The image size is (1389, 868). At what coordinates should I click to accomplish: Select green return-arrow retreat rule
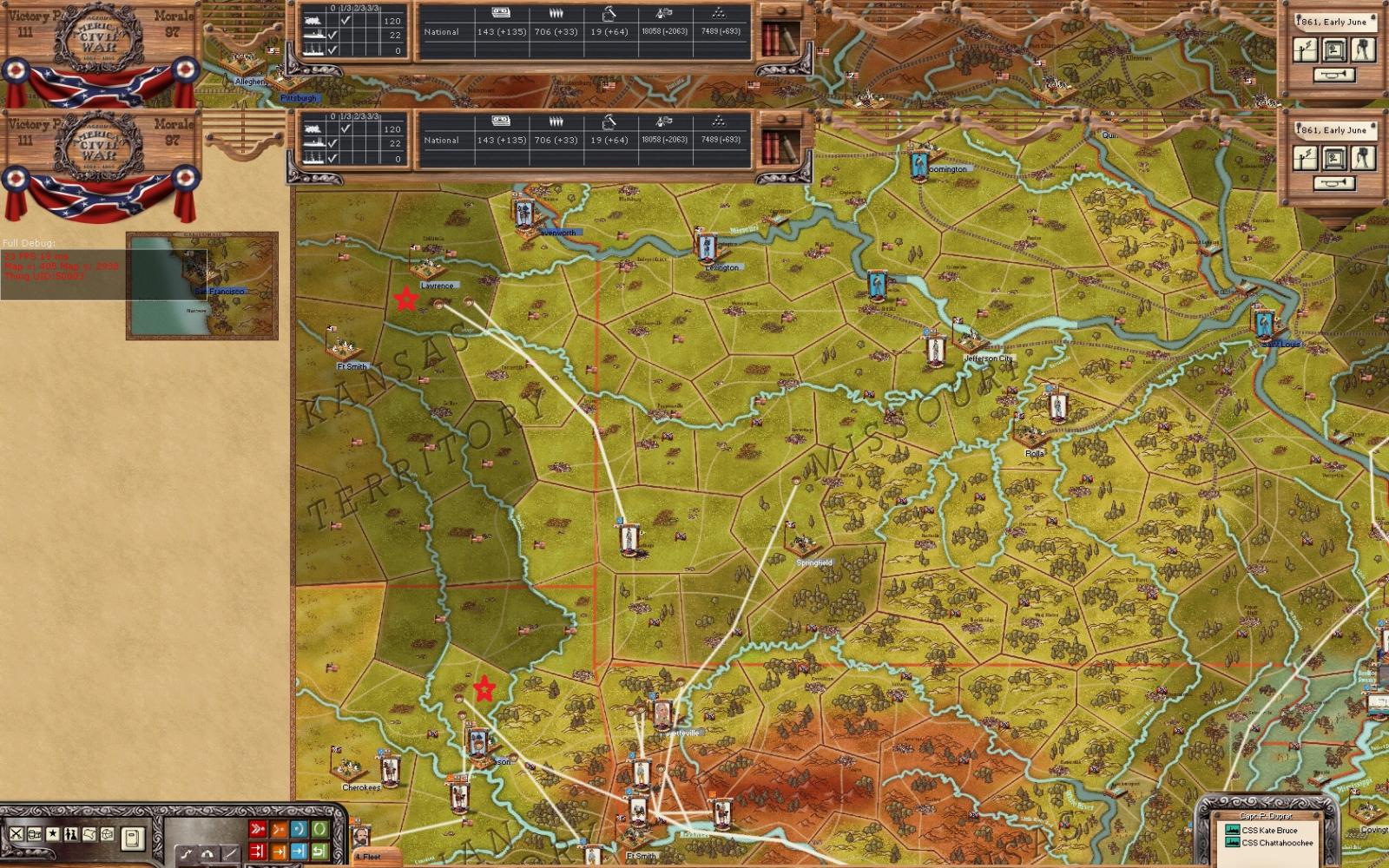pyautogui.click(x=319, y=852)
